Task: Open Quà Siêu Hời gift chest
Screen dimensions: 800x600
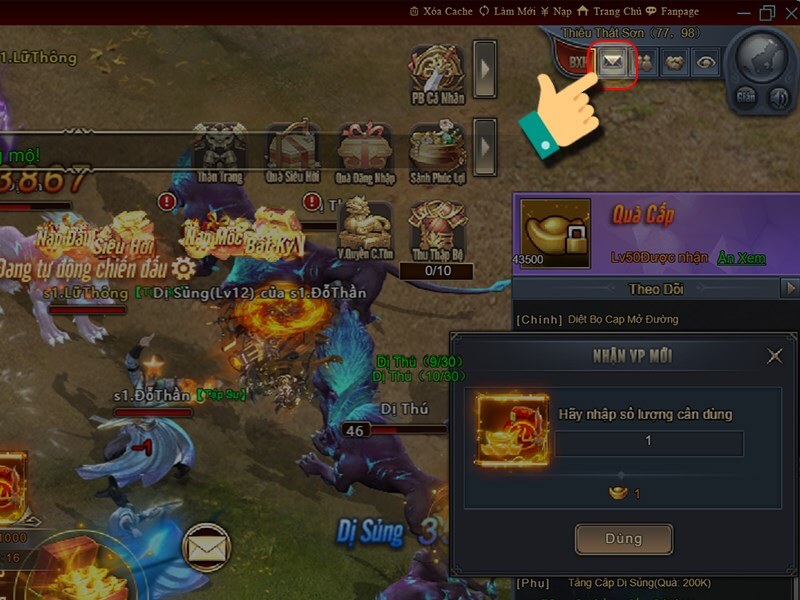Action: 293,150
